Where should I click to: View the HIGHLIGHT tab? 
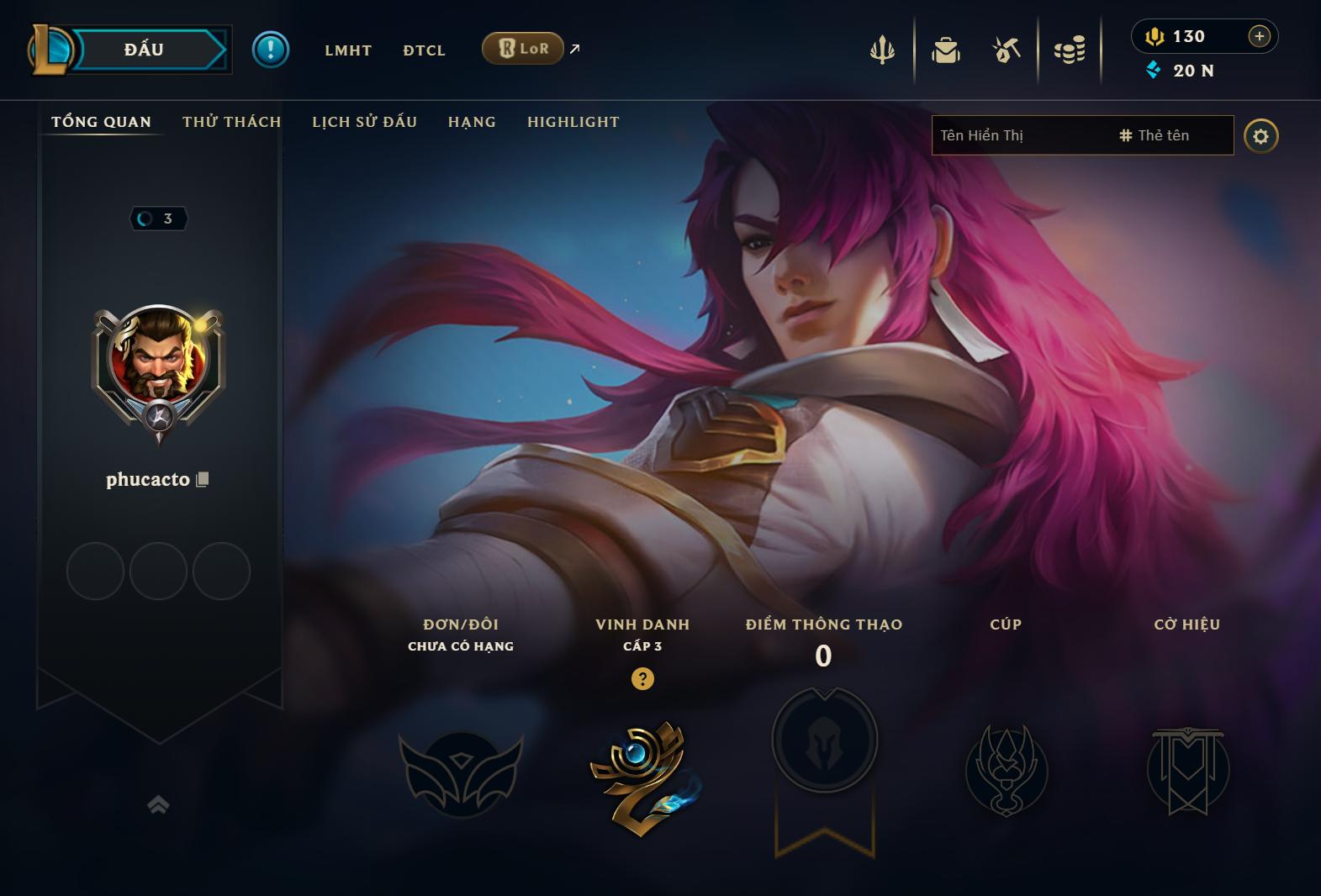573,122
